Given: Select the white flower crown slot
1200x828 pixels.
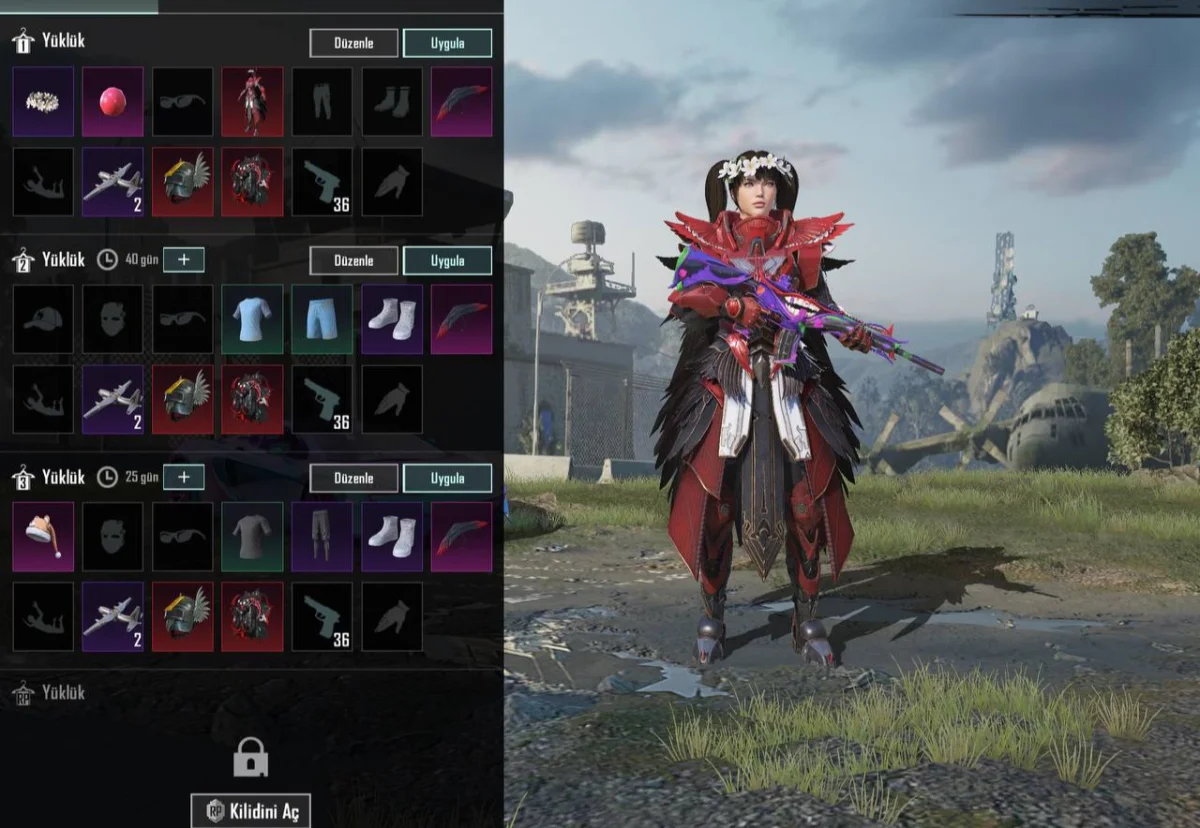Looking at the screenshot, I should [43, 102].
